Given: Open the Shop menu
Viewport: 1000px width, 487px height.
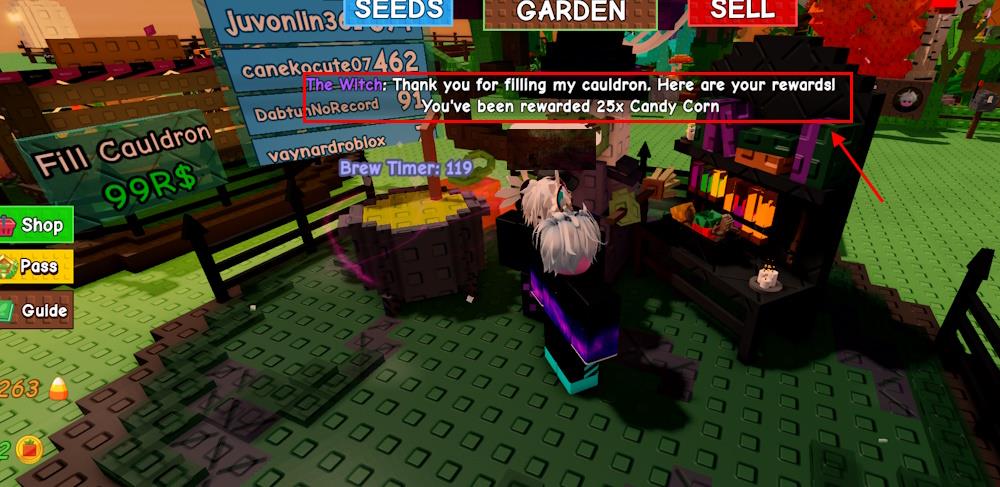Looking at the screenshot, I should coord(33,225).
